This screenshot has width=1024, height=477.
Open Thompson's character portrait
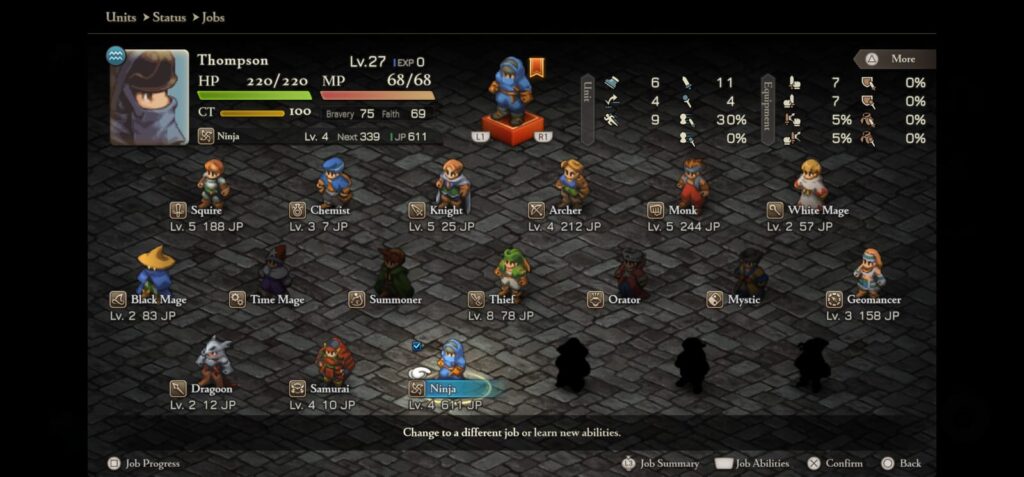[149, 97]
